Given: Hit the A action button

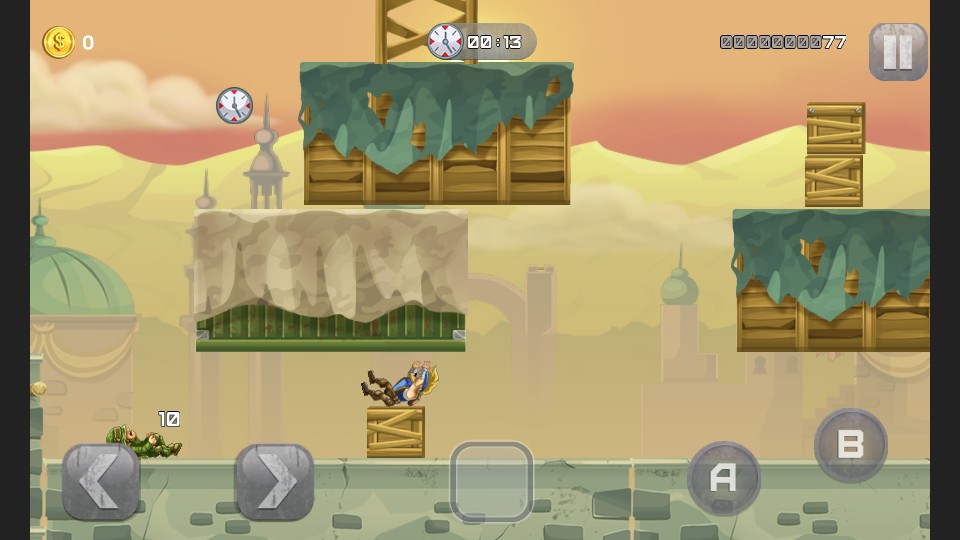Looking at the screenshot, I should 724,478.
